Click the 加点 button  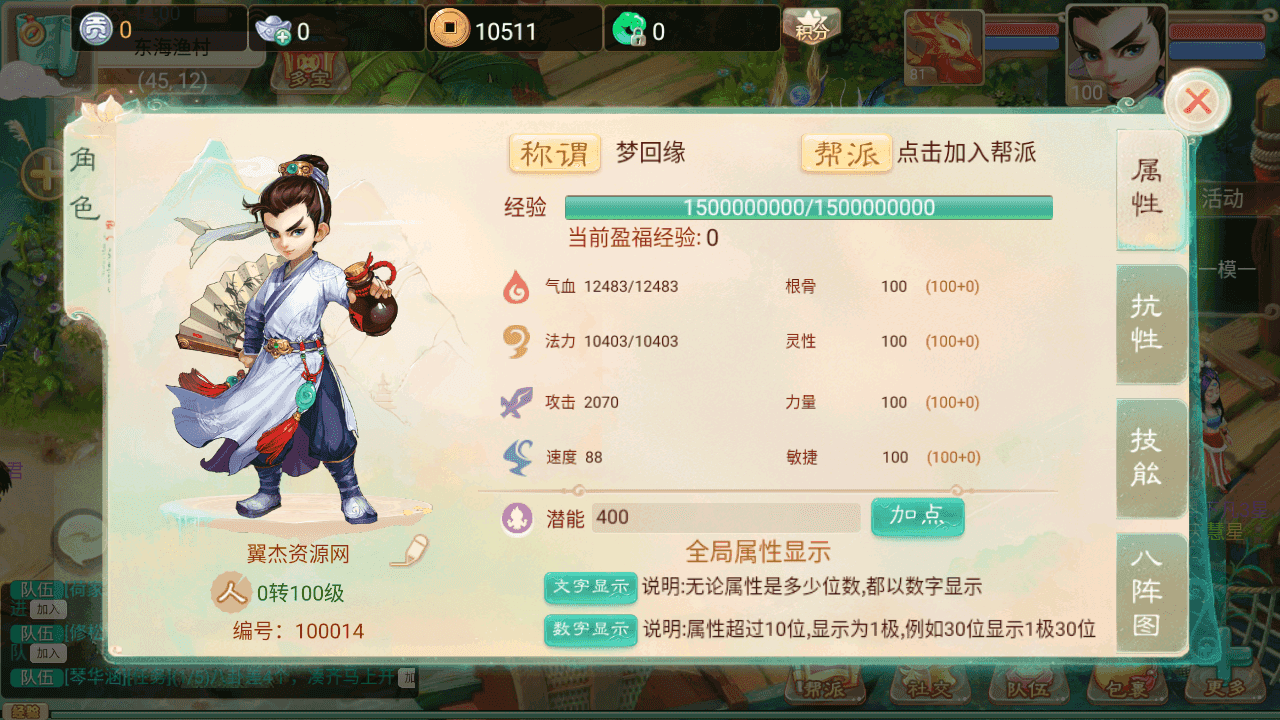pos(917,516)
